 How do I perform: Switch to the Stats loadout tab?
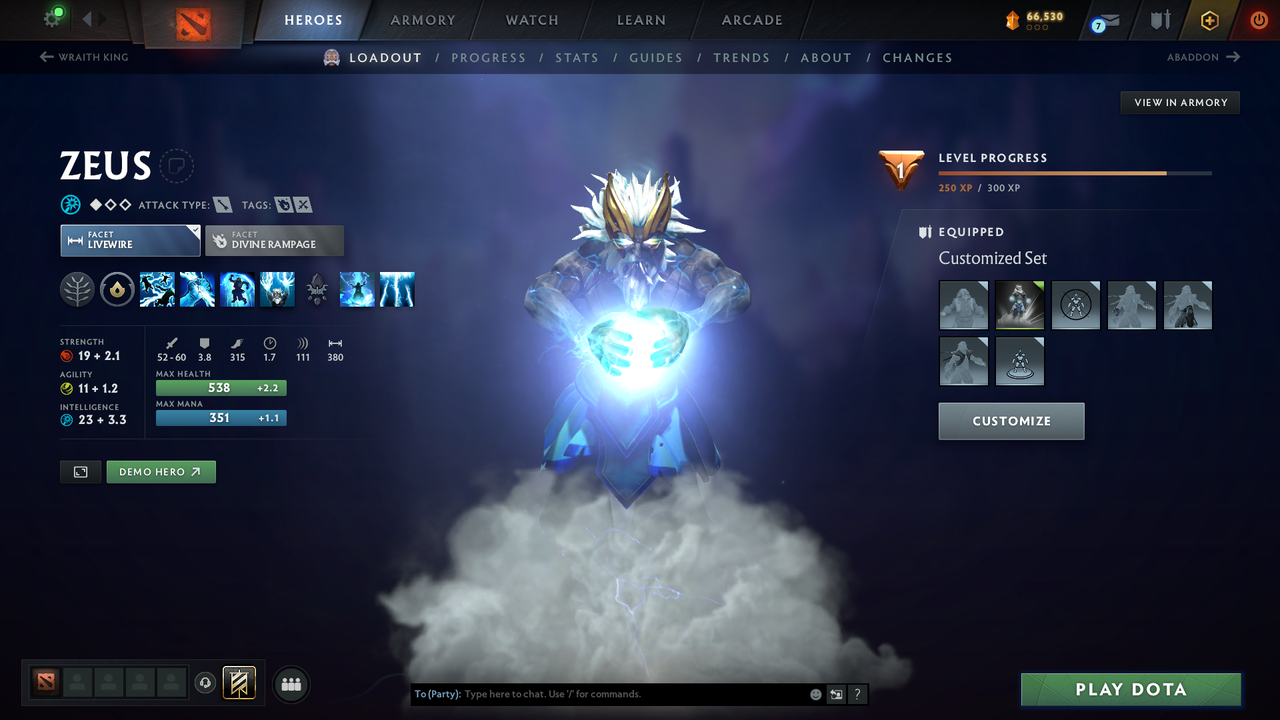tap(577, 57)
